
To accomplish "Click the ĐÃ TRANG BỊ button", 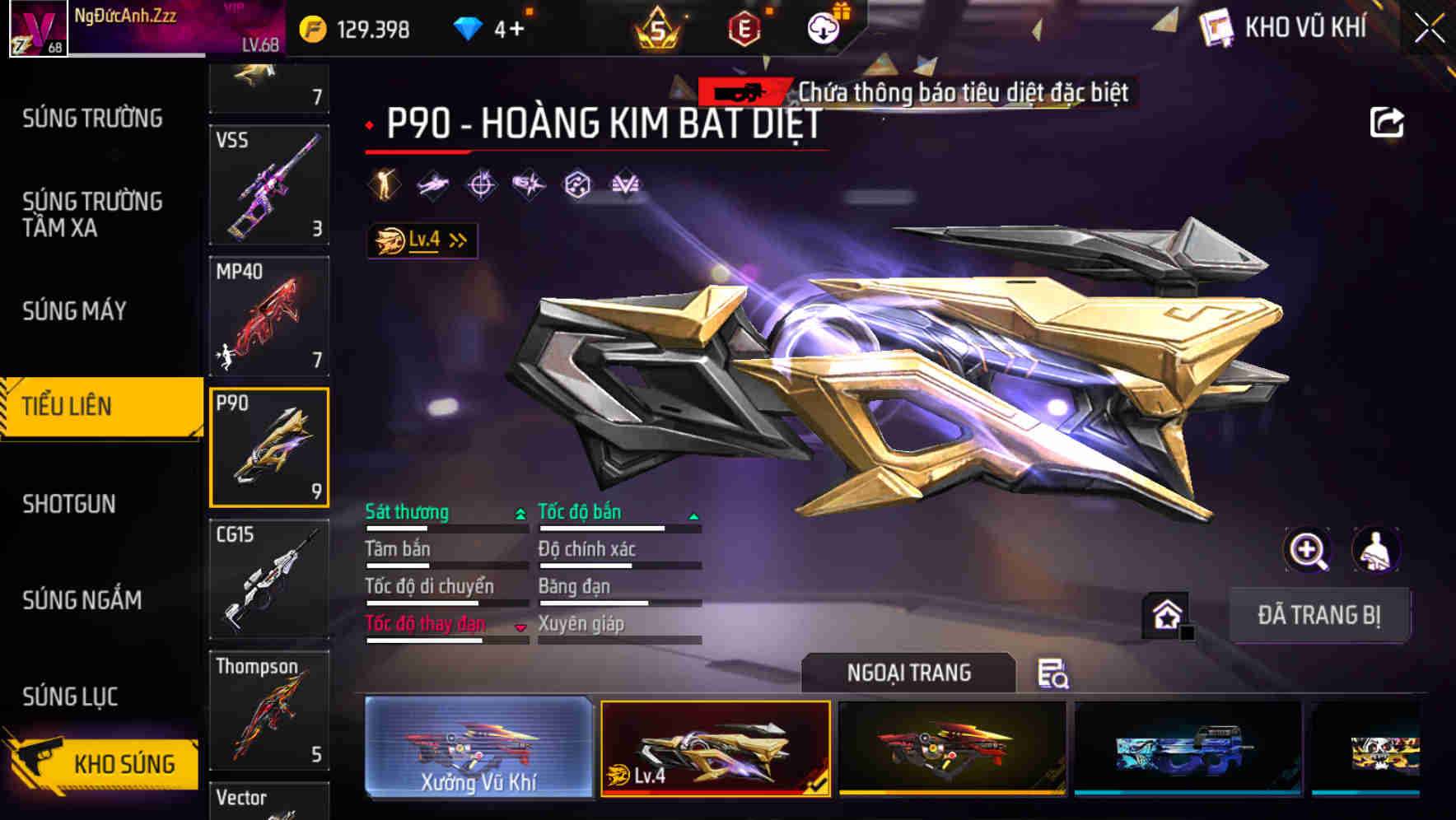I will pyautogui.click(x=1320, y=614).
